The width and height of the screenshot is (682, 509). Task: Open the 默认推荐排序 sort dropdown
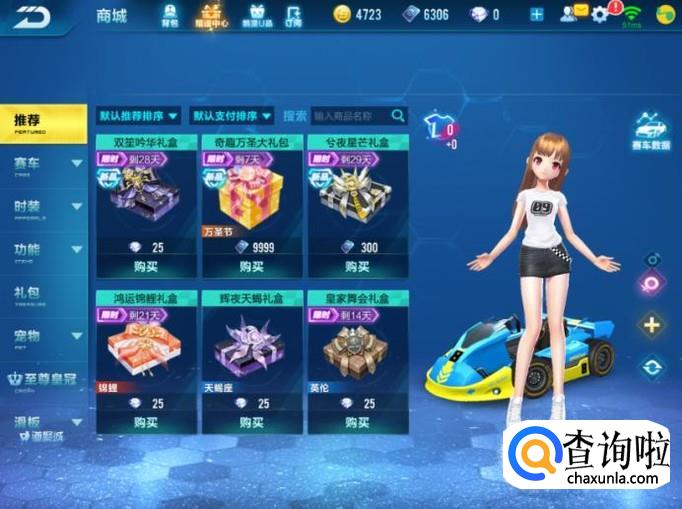click(139, 116)
